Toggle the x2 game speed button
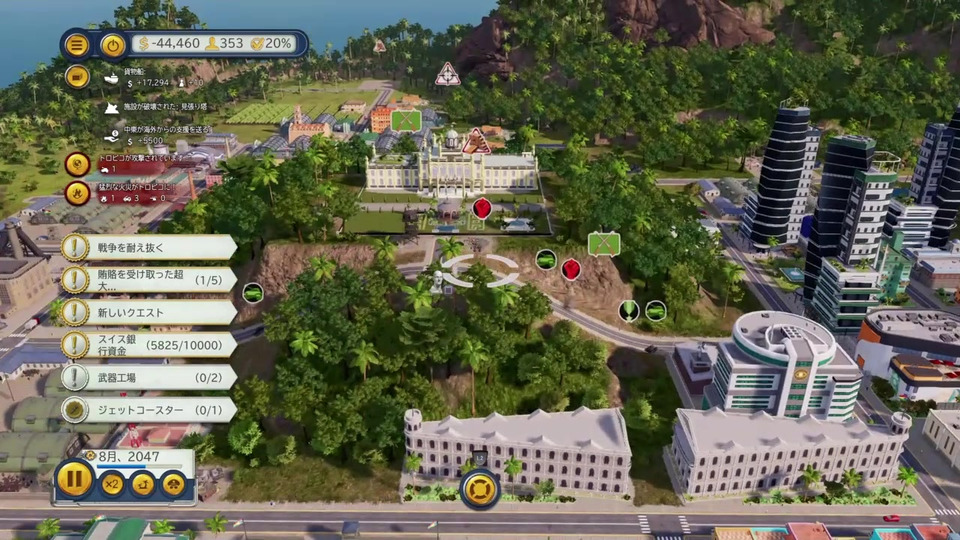This screenshot has width=960, height=540. click(112, 484)
